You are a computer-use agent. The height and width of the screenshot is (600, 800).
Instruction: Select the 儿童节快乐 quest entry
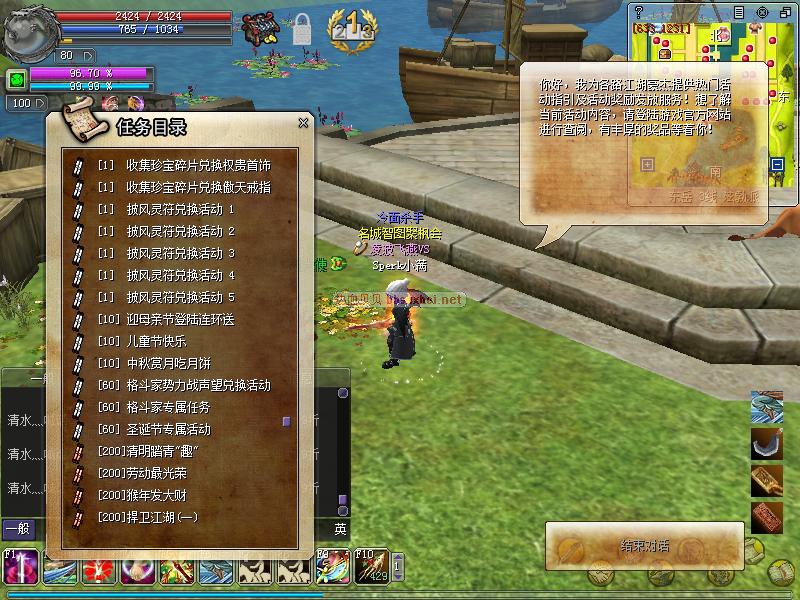point(156,341)
